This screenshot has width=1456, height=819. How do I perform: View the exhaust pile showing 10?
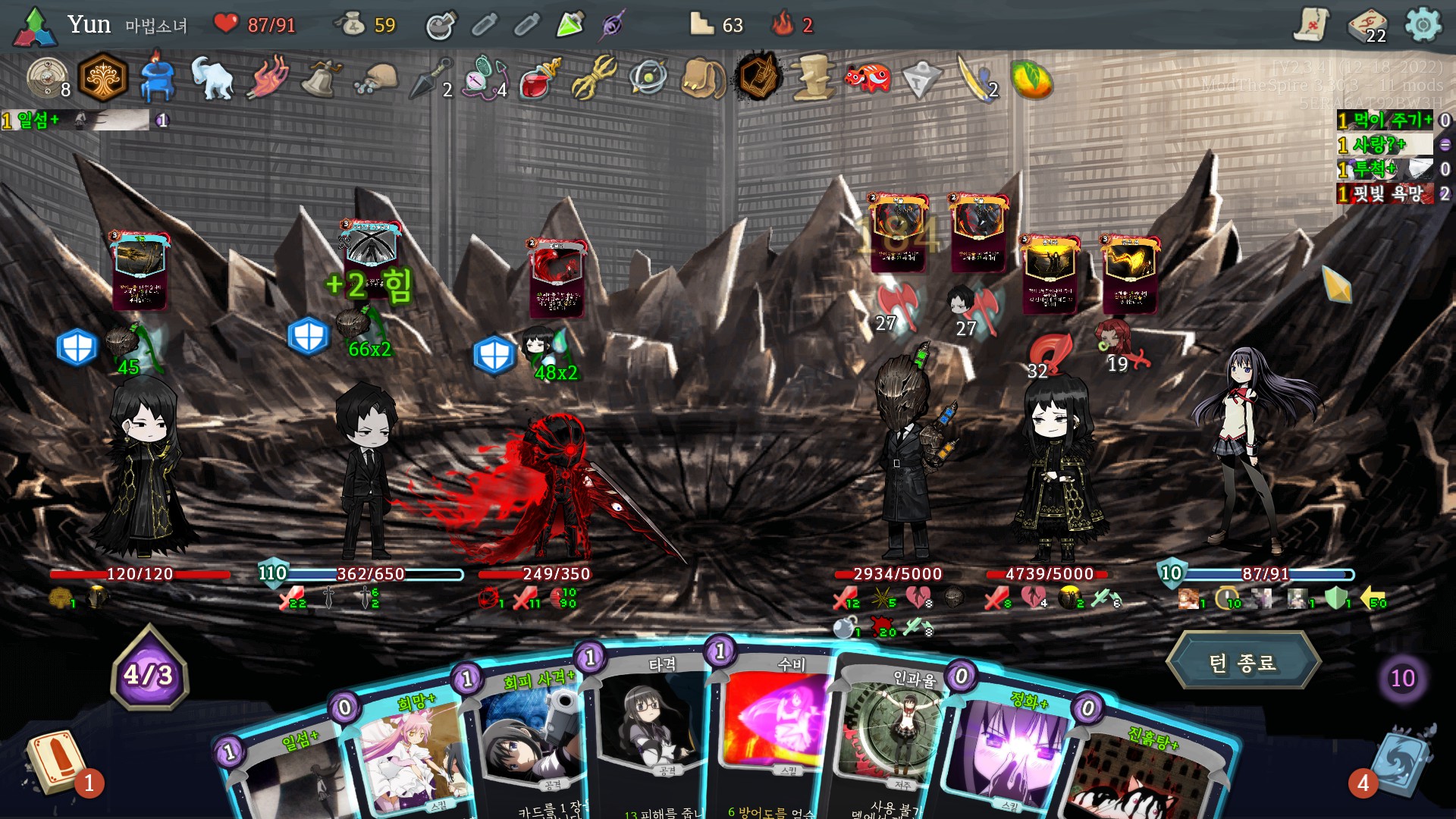click(1402, 677)
